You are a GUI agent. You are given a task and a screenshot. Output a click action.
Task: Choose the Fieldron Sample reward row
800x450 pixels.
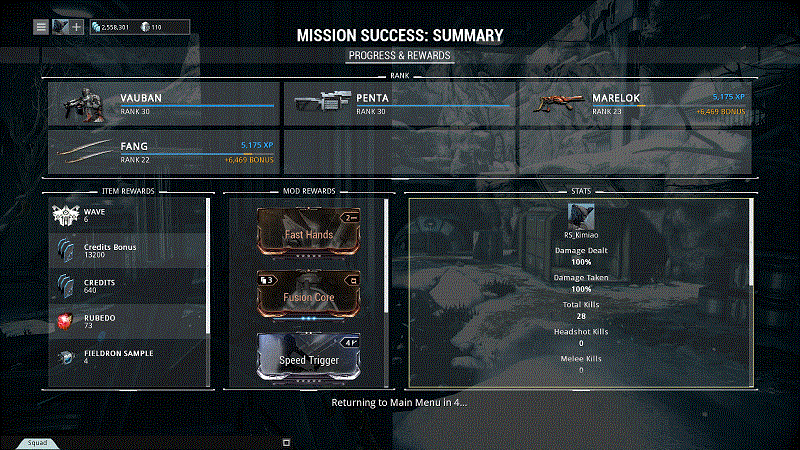click(x=128, y=357)
